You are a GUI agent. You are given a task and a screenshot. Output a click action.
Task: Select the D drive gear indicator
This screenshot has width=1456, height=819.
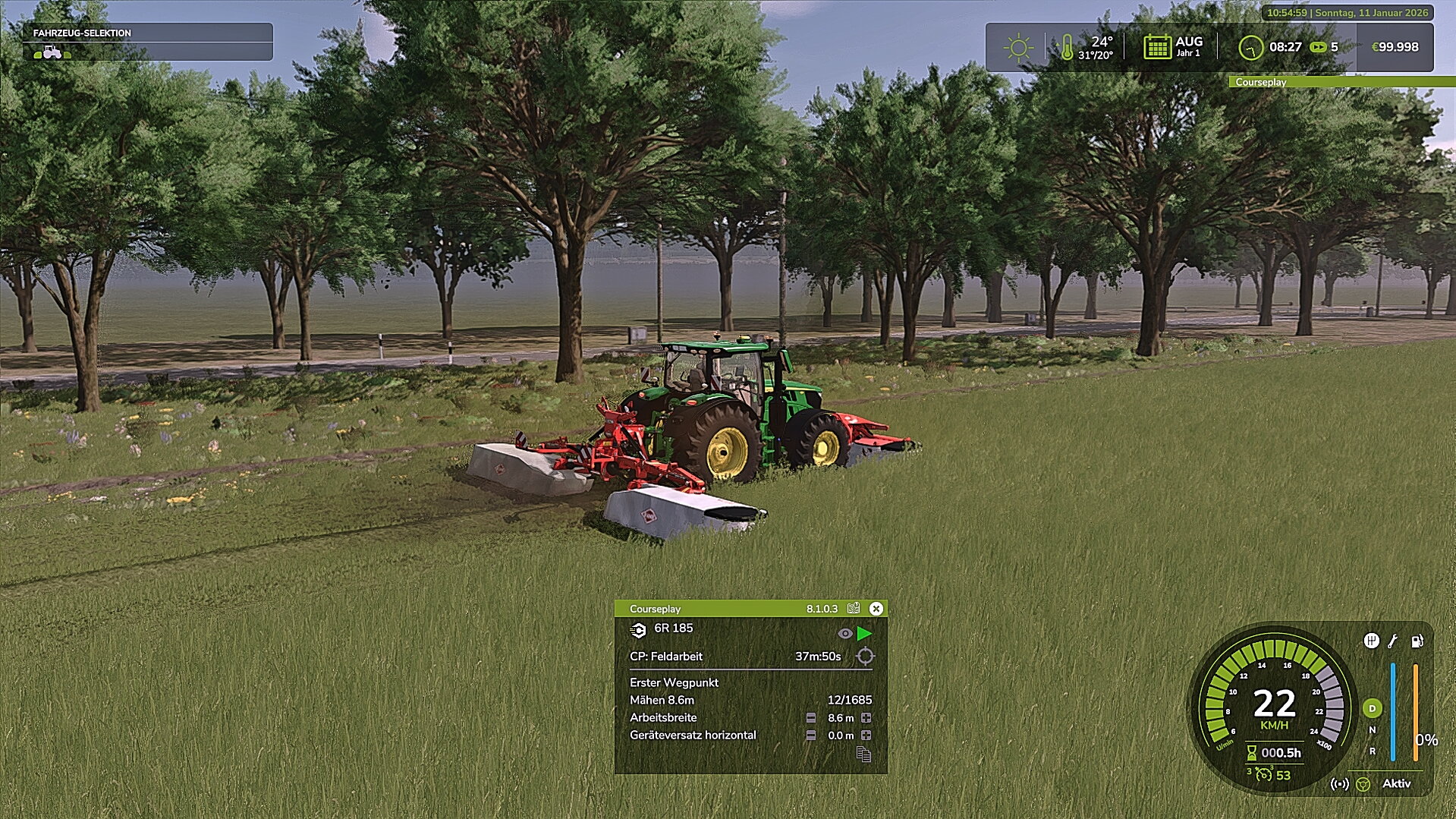tap(1373, 708)
